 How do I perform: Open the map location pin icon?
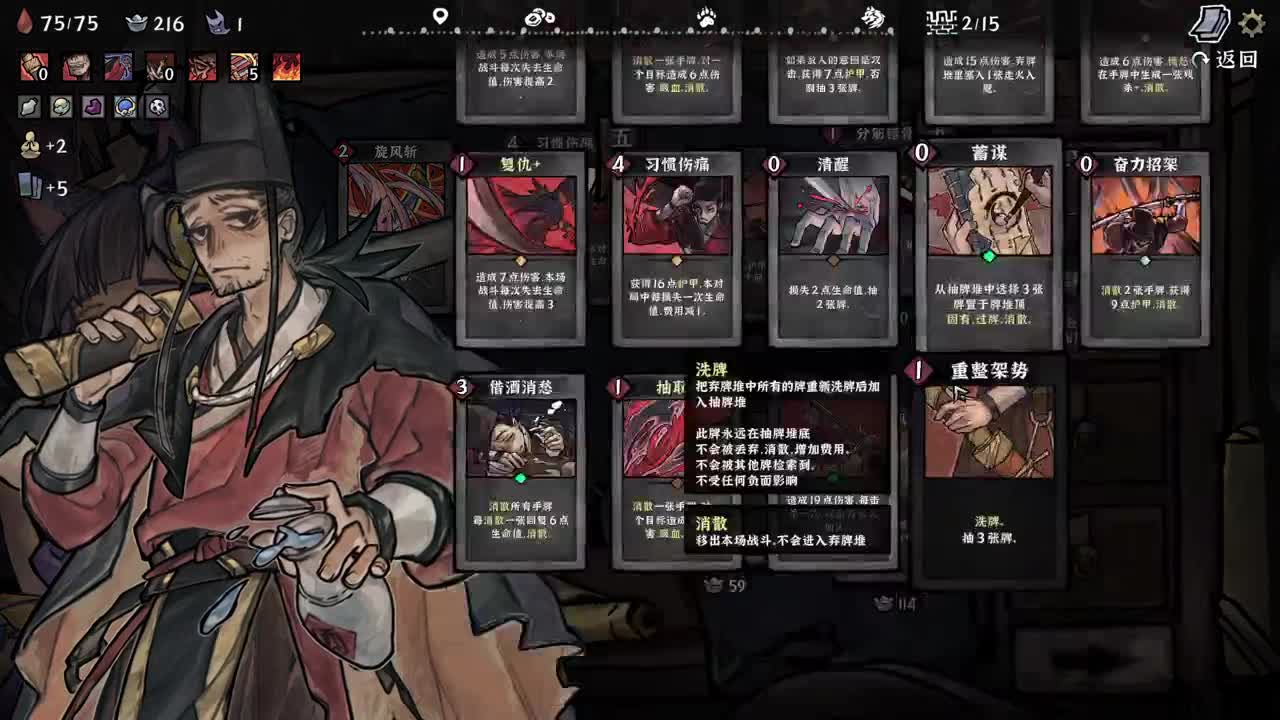(441, 14)
